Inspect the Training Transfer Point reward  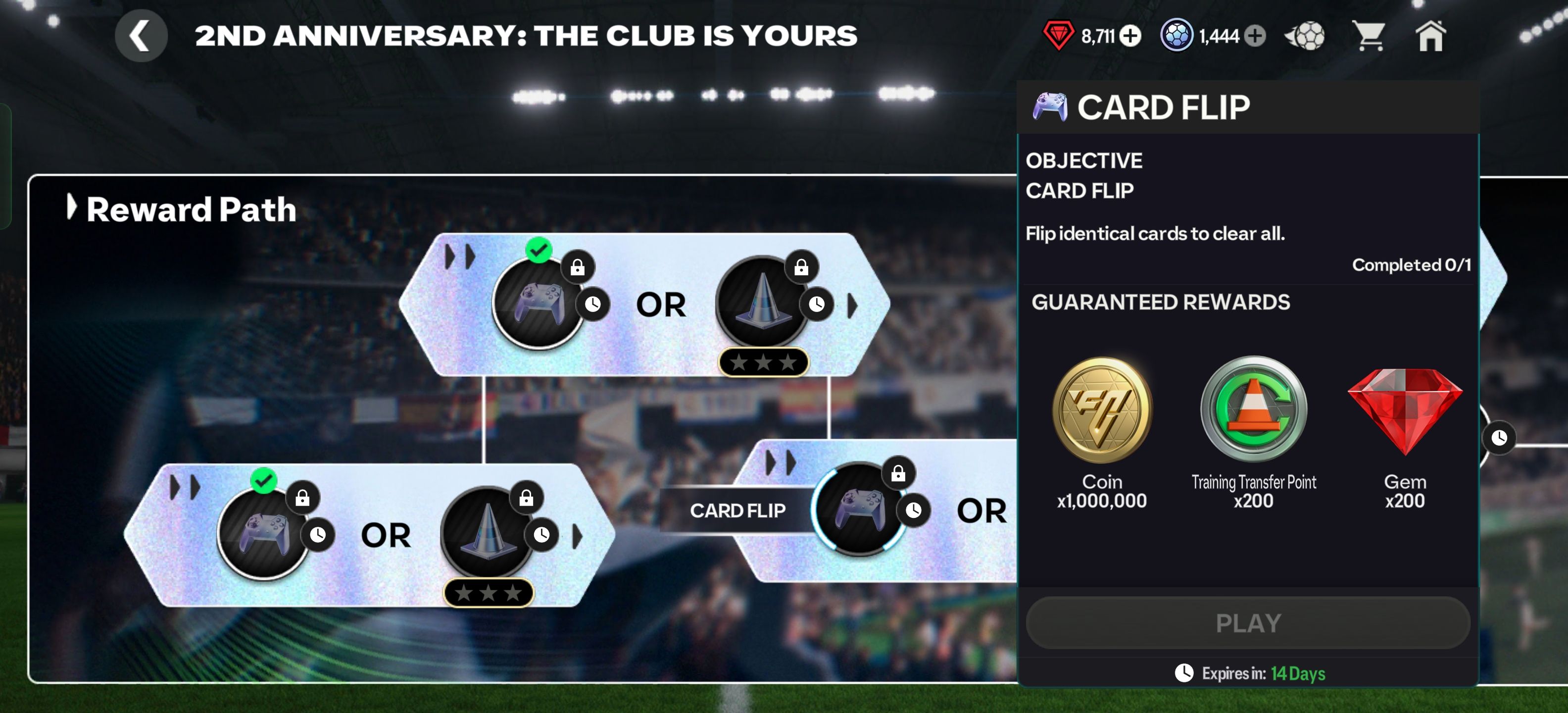(x=1253, y=410)
